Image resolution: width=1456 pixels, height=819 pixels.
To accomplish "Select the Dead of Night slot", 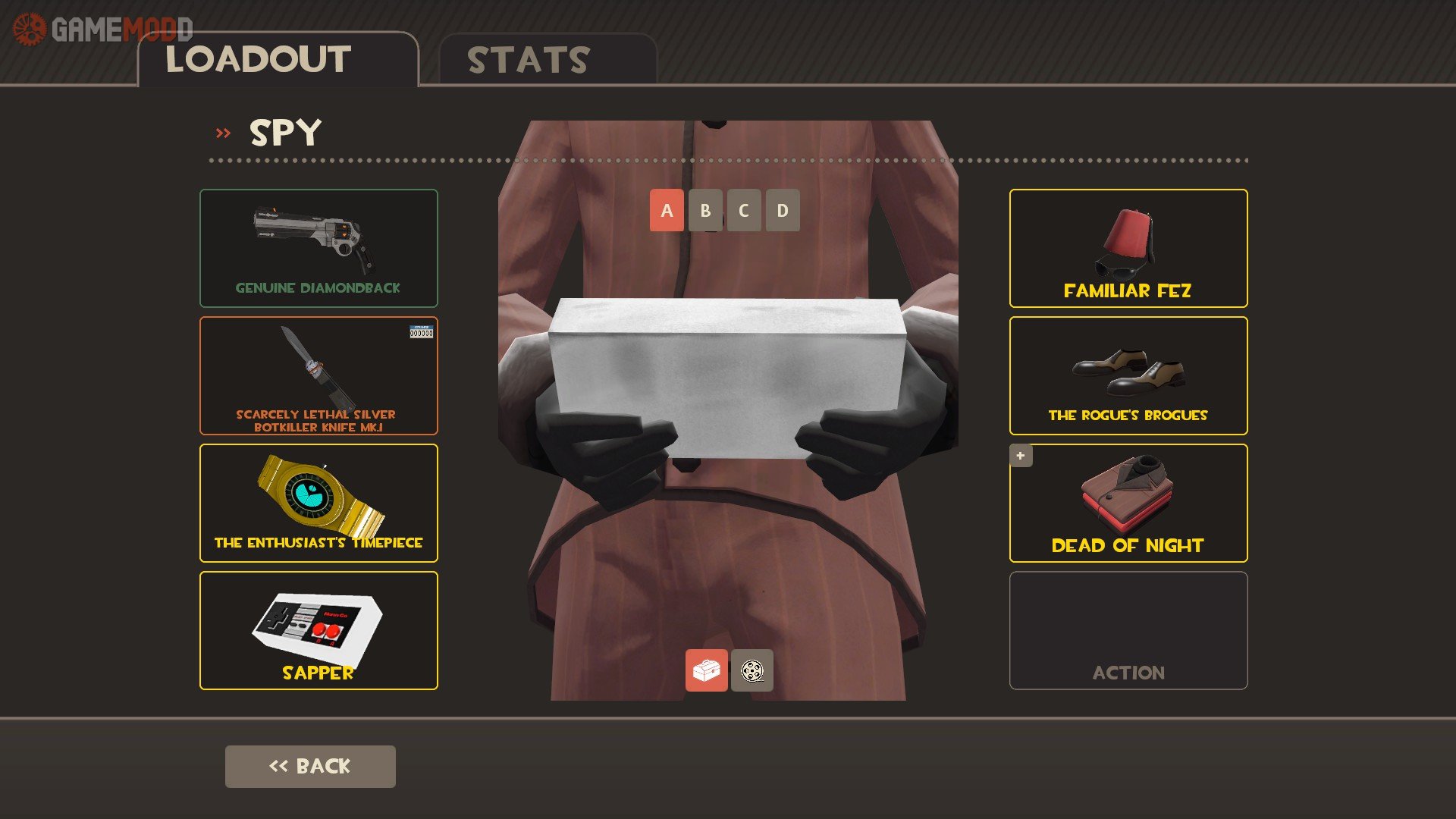I will coord(1128,503).
